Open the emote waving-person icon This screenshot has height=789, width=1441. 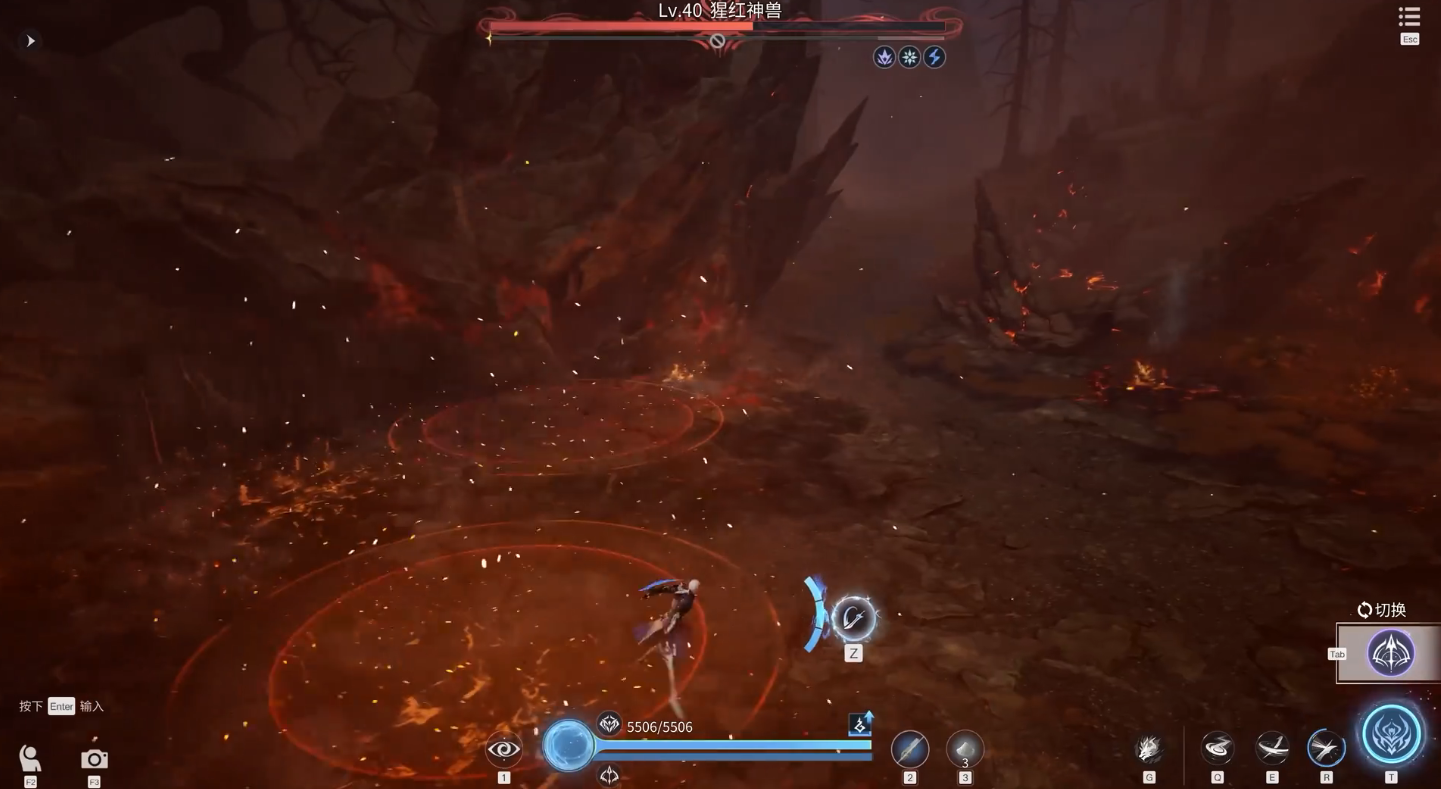(x=31, y=758)
